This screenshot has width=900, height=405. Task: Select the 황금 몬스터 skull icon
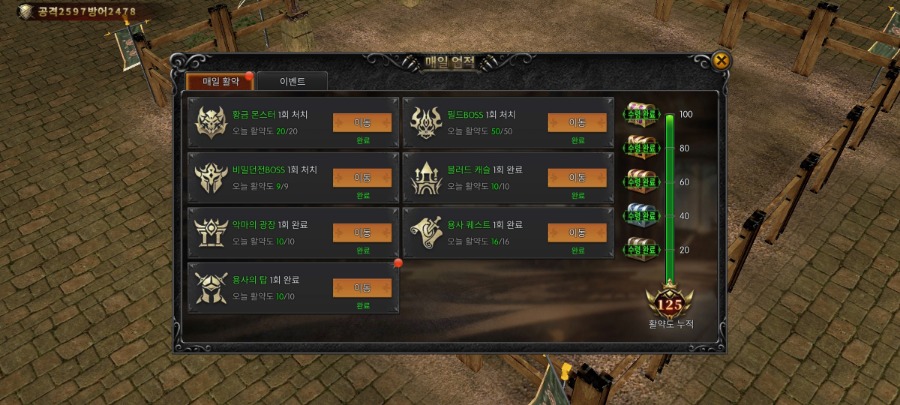212,123
